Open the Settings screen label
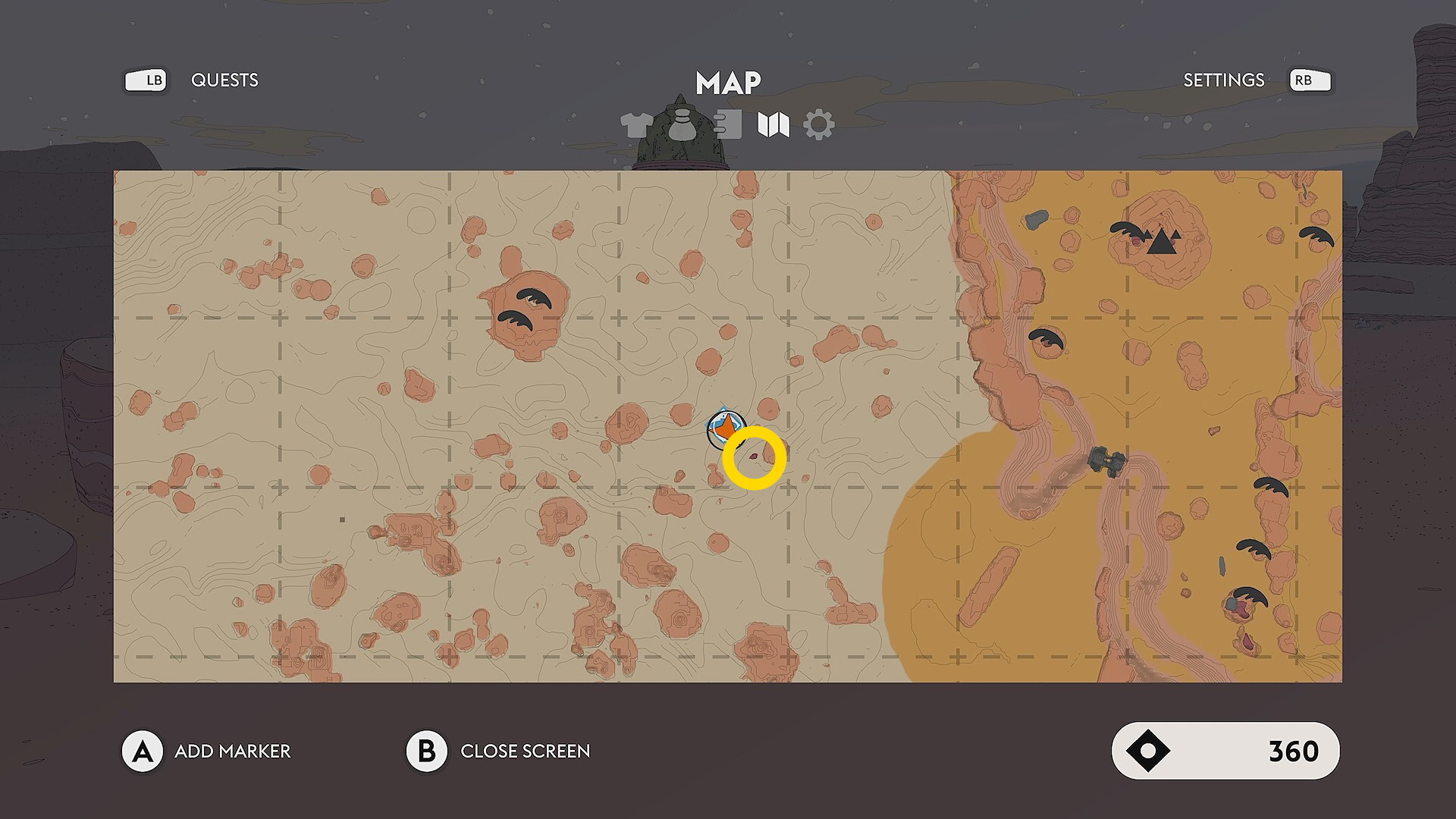 pyautogui.click(x=1223, y=80)
